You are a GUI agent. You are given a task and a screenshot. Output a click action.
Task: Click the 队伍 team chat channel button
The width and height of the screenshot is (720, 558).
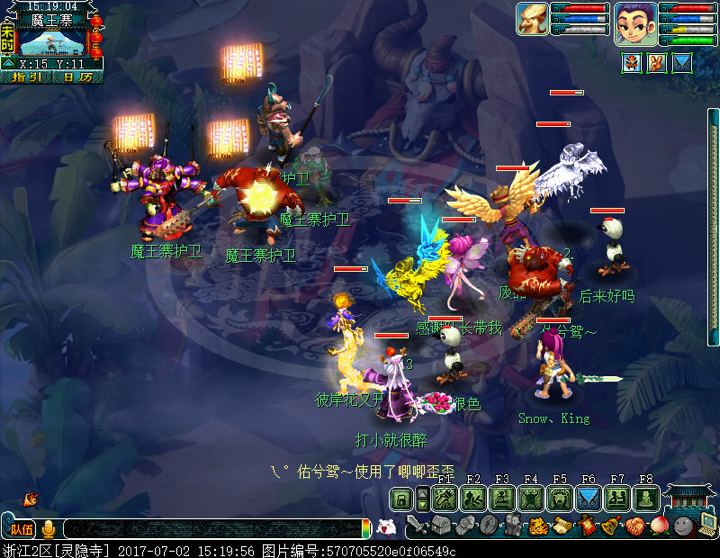point(20,529)
